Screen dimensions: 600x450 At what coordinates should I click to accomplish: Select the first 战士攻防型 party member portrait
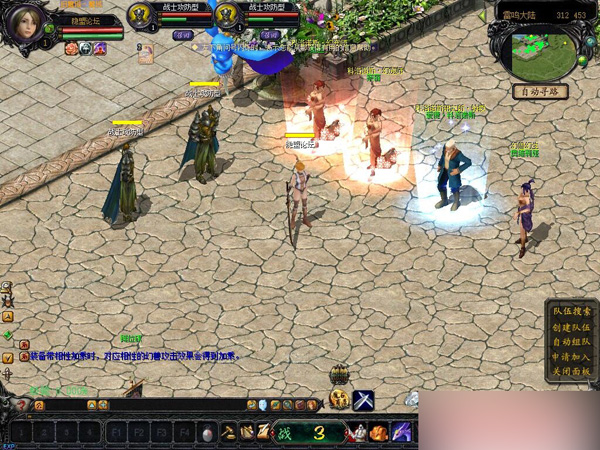[143, 16]
